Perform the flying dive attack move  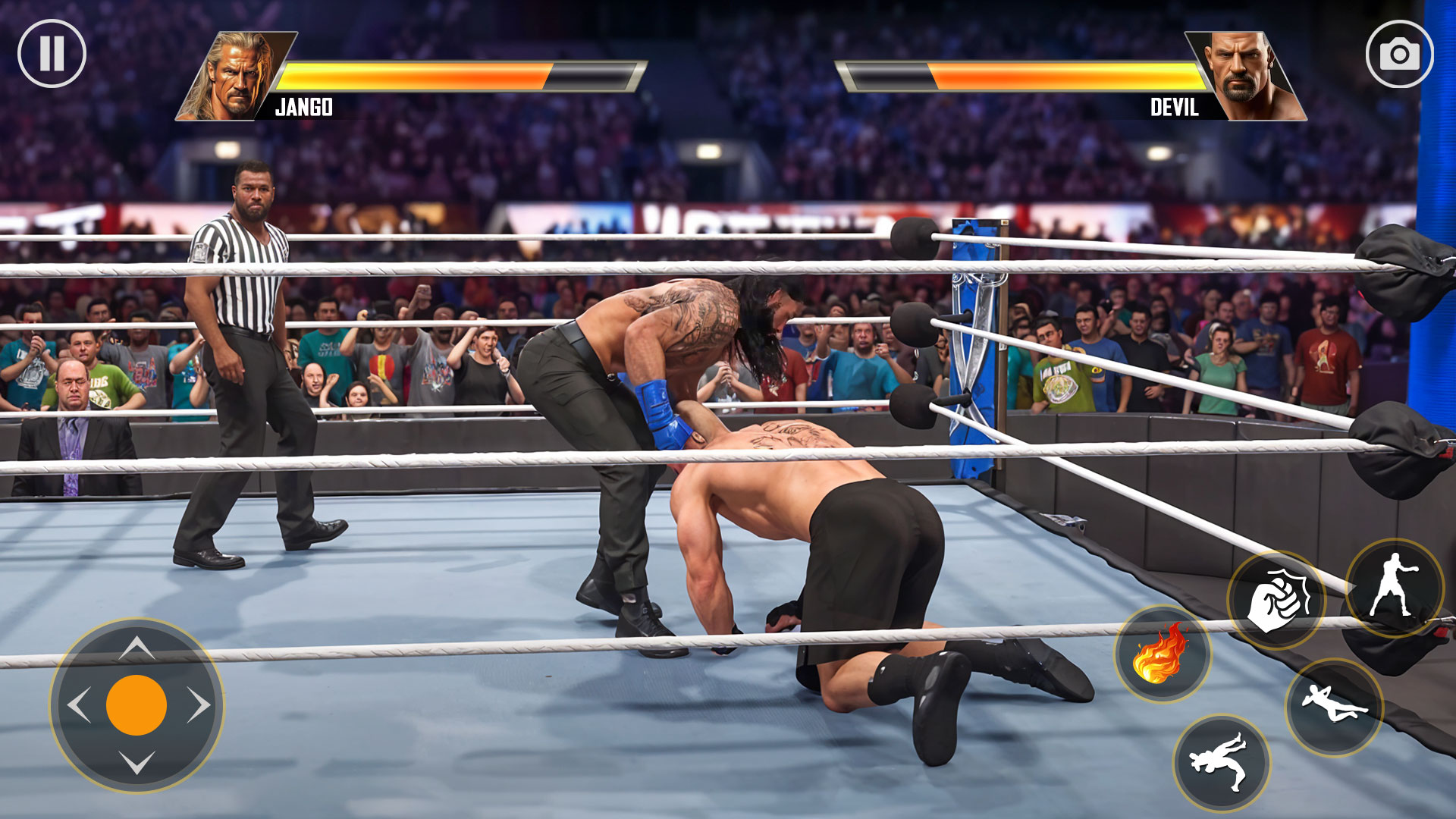click(x=1334, y=707)
